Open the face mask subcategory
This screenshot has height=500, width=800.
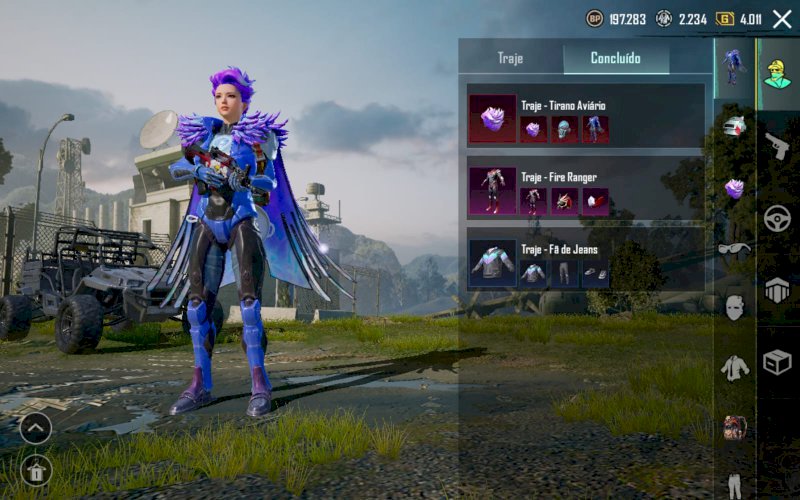[x=735, y=308]
